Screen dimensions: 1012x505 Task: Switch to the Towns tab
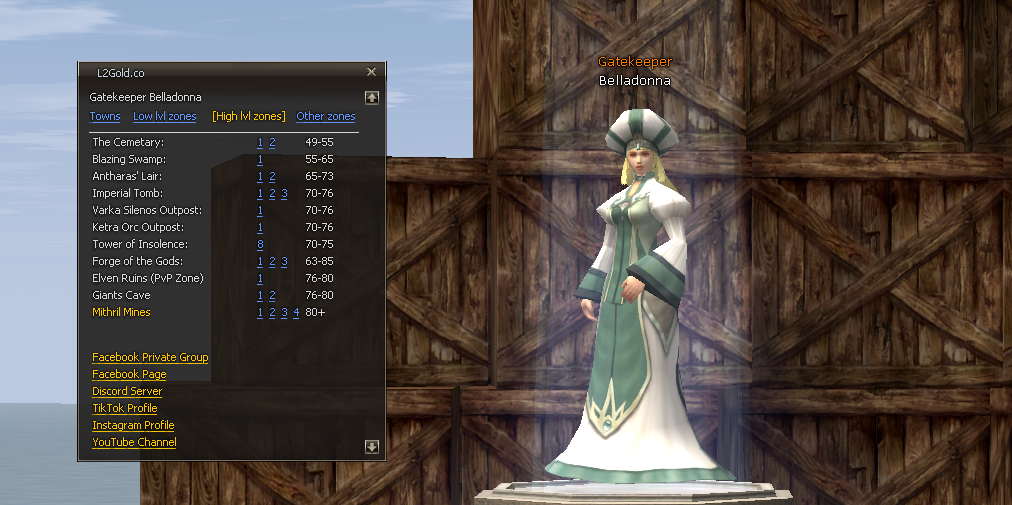tap(105, 117)
